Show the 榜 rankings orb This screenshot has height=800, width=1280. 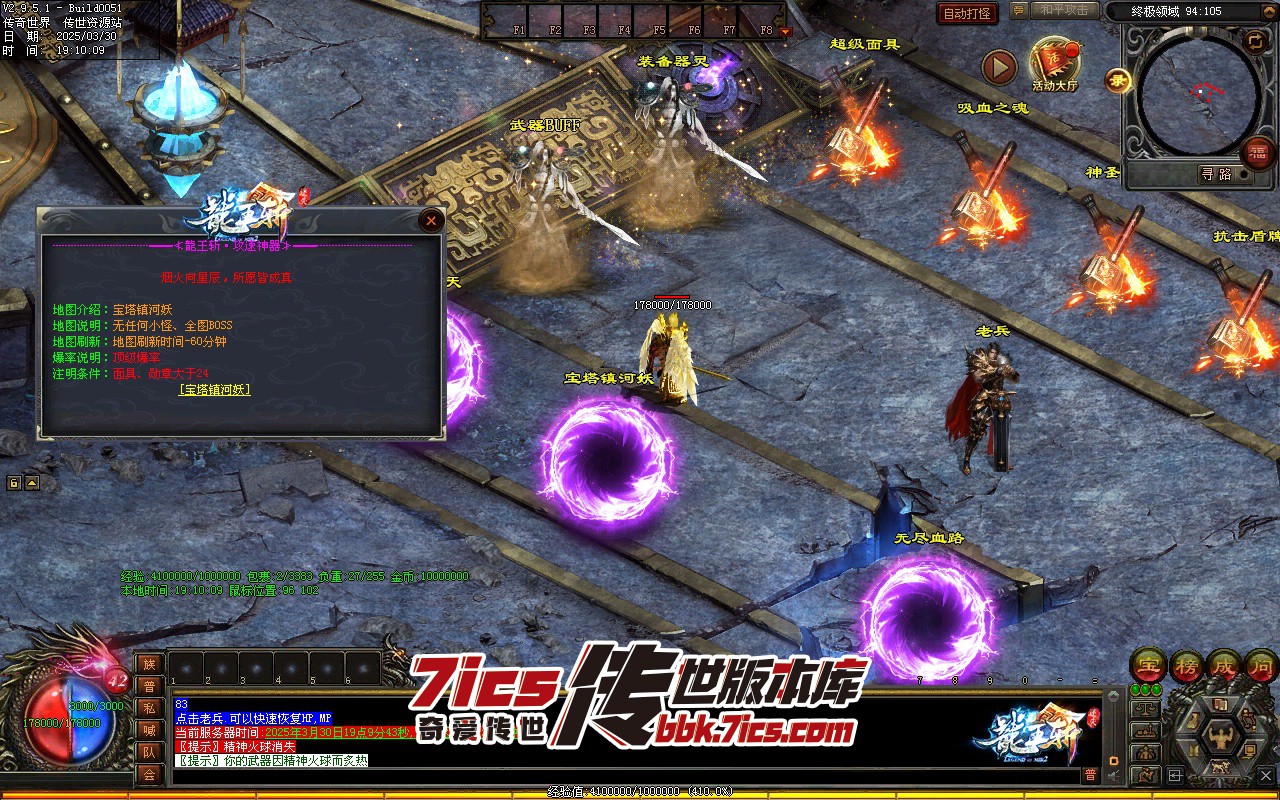[x=1187, y=665]
